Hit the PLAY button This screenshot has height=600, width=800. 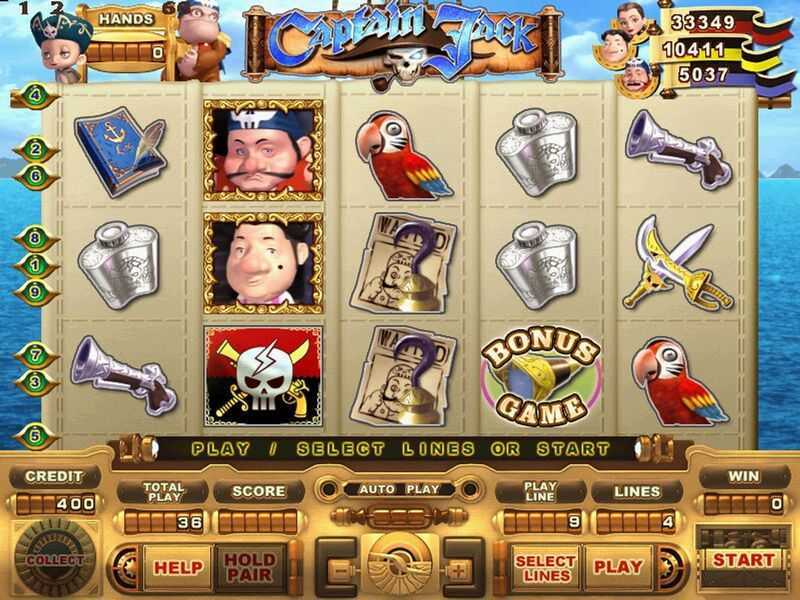[618, 566]
